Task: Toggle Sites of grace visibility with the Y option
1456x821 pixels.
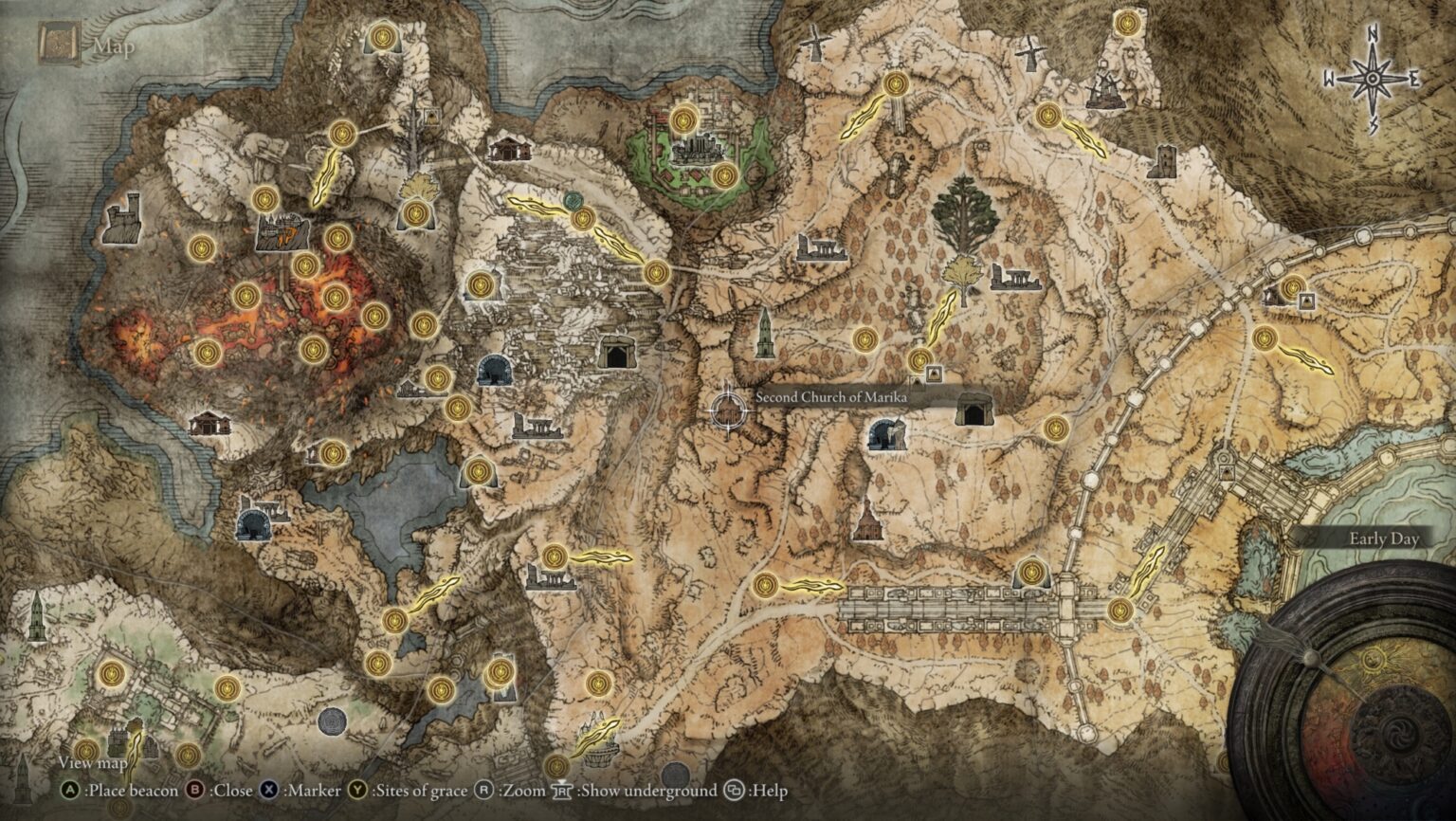Action: coord(355,789)
